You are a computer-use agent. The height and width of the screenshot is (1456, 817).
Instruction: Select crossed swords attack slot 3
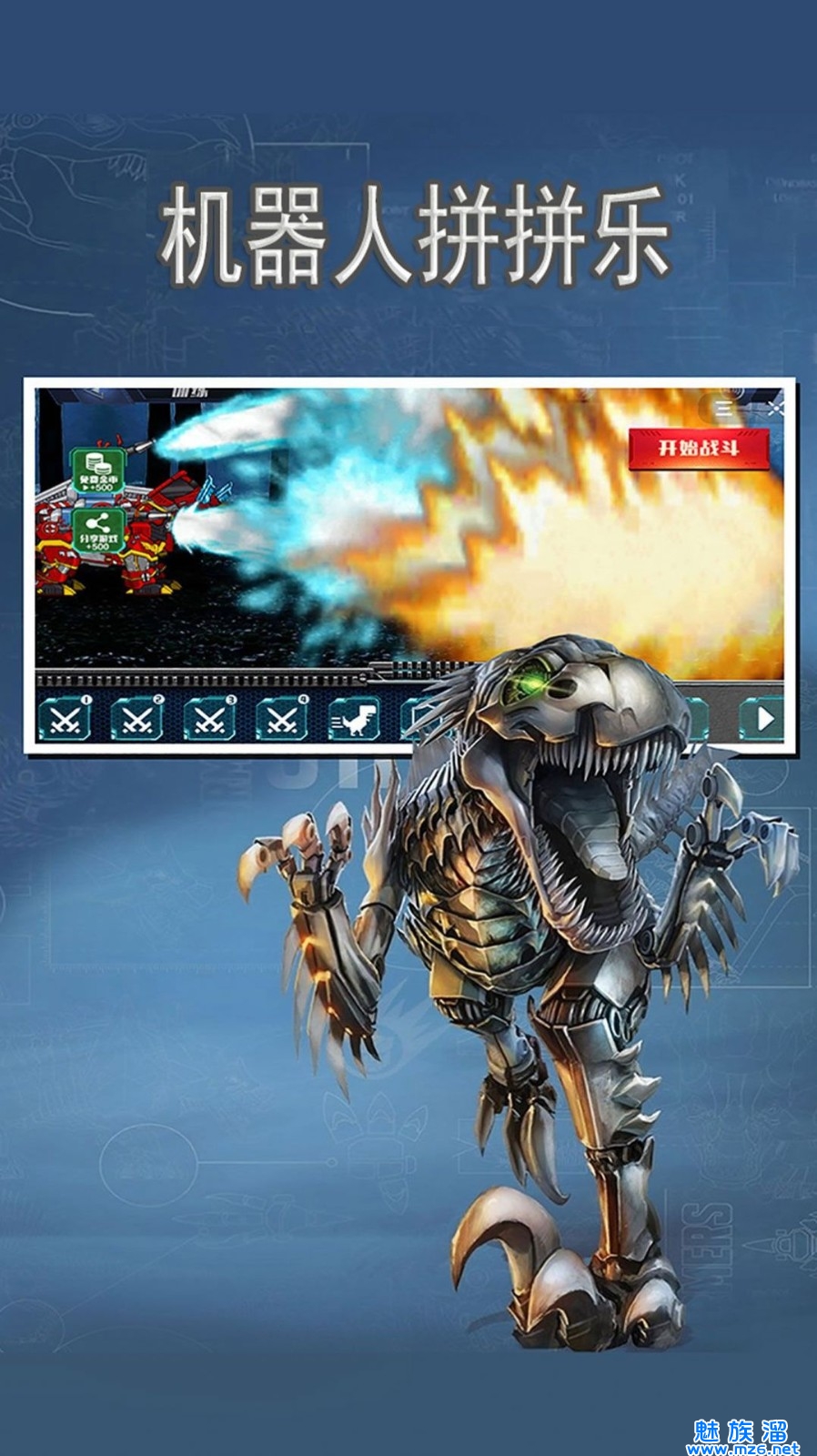[209, 720]
